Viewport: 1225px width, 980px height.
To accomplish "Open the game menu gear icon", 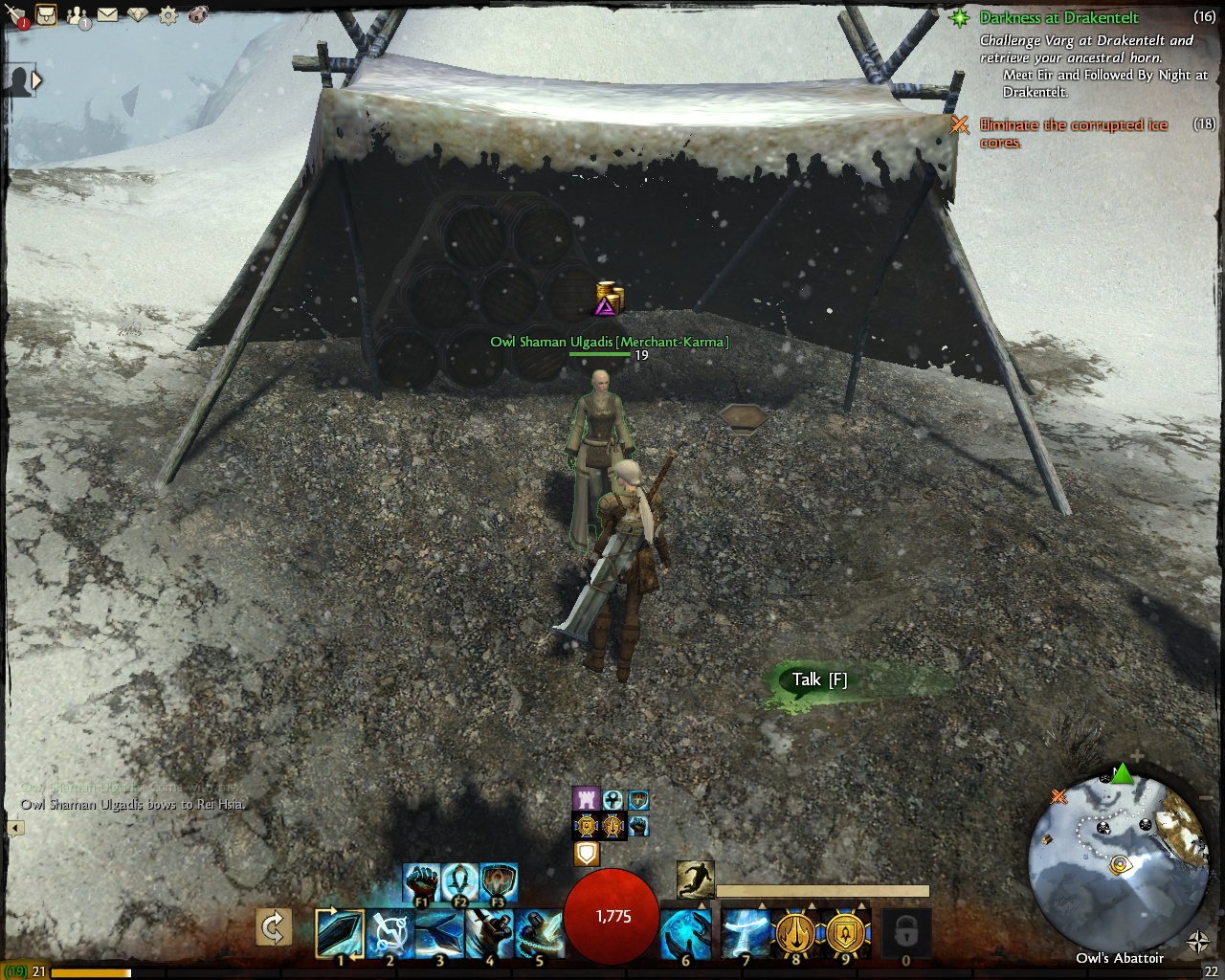I will pos(168,15).
